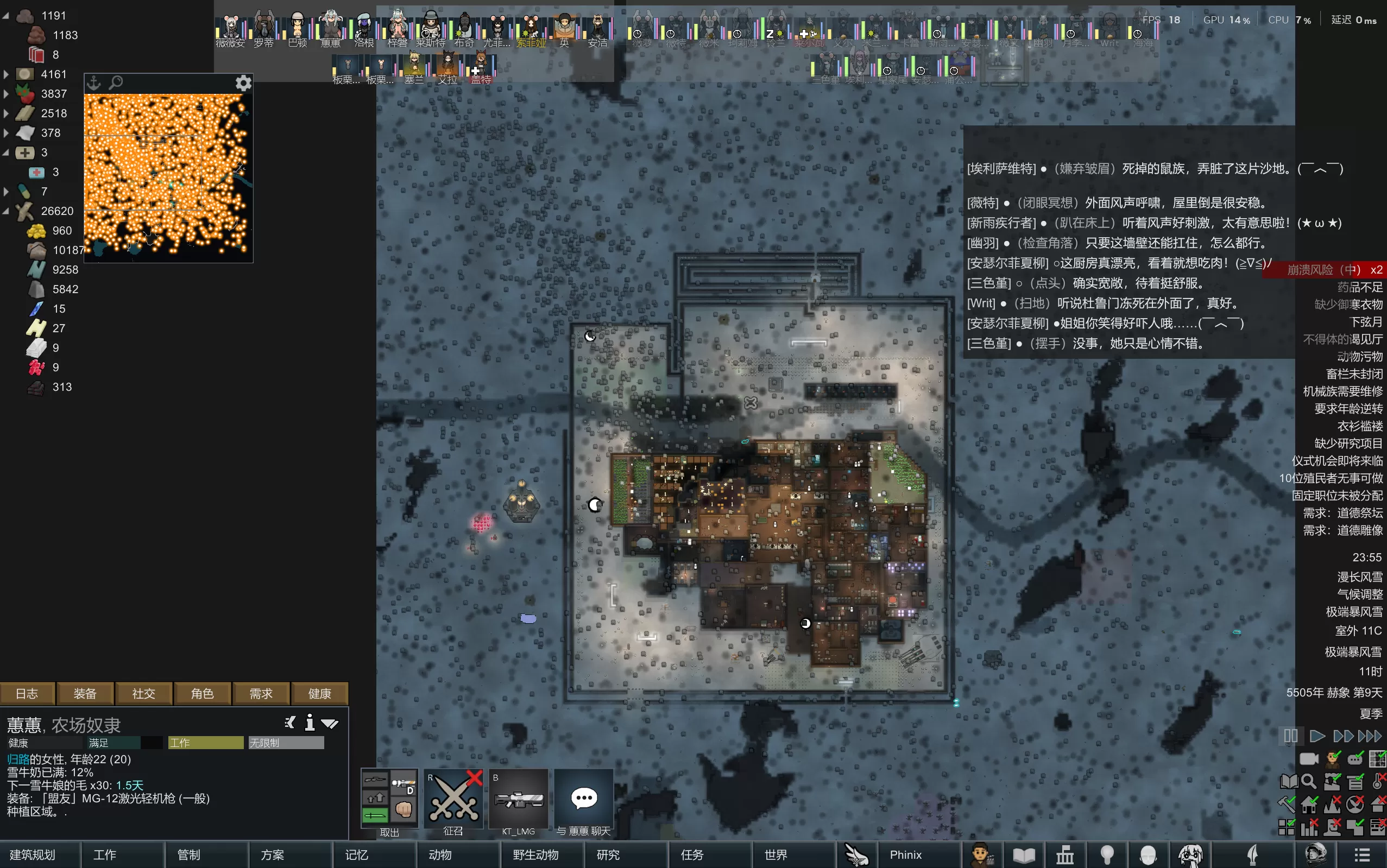This screenshot has width=1387, height=868.
Task: Set game speed to fastest triple arrows
Action: pos(1370,736)
